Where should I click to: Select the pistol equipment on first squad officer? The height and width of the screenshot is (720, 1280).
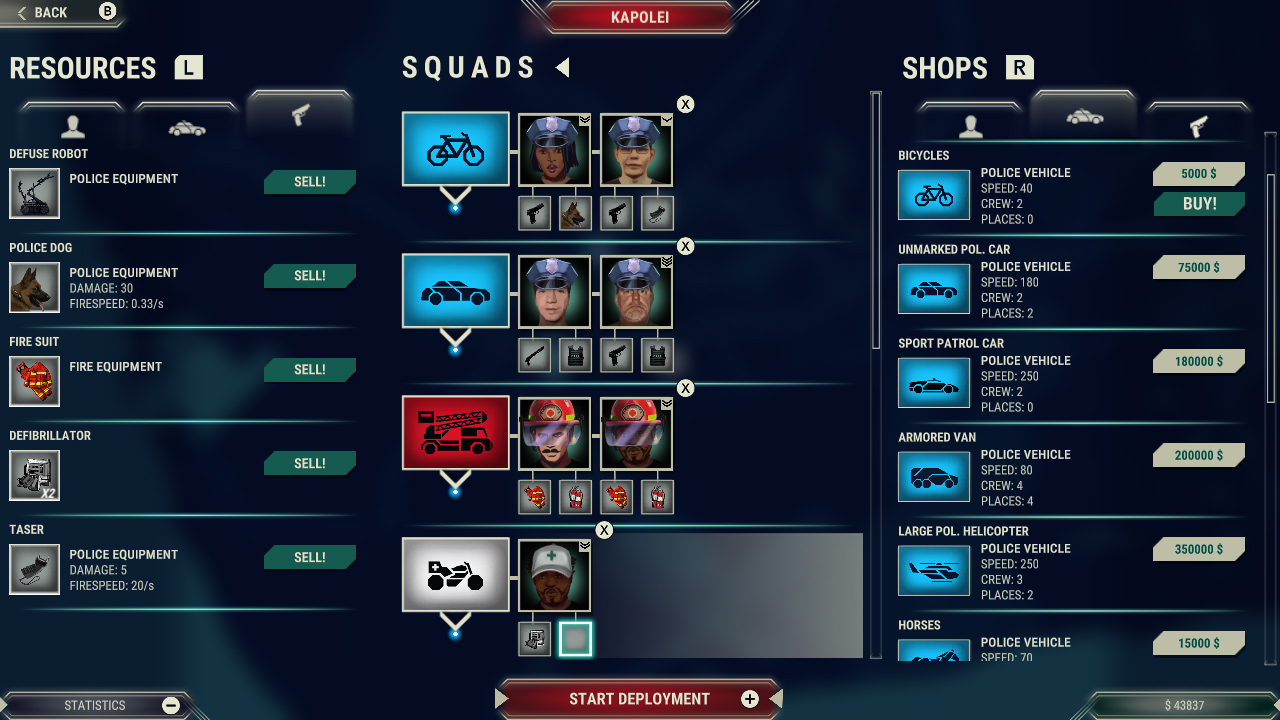pos(534,212)
